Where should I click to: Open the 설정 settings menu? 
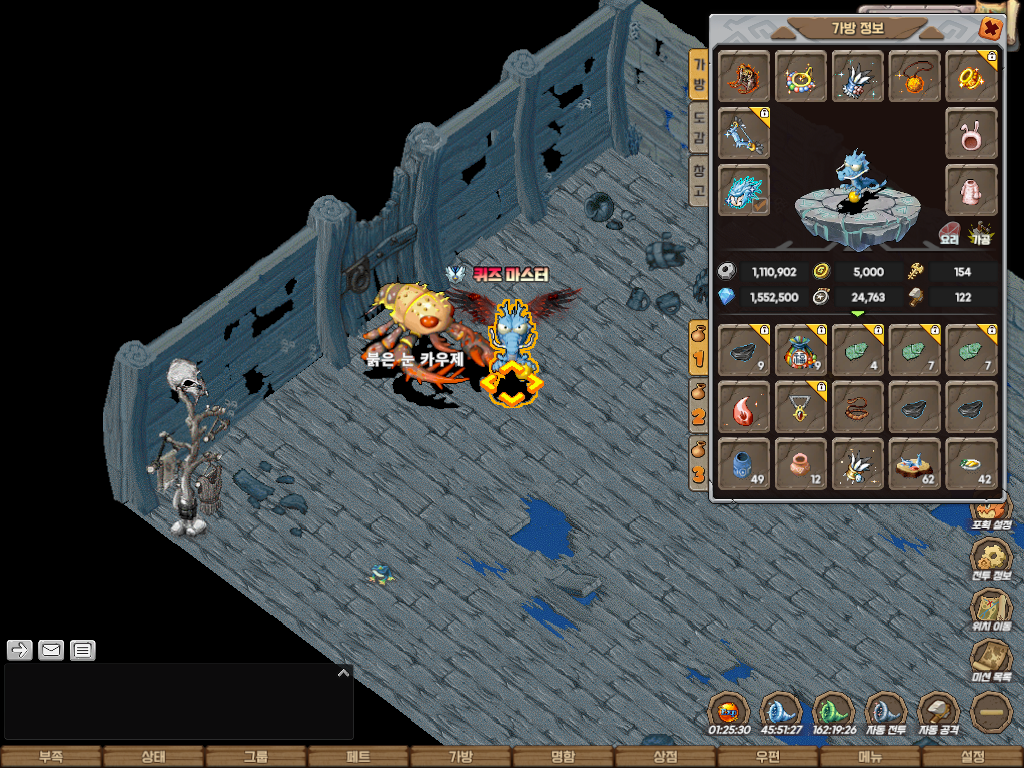[x=972, y=757]
